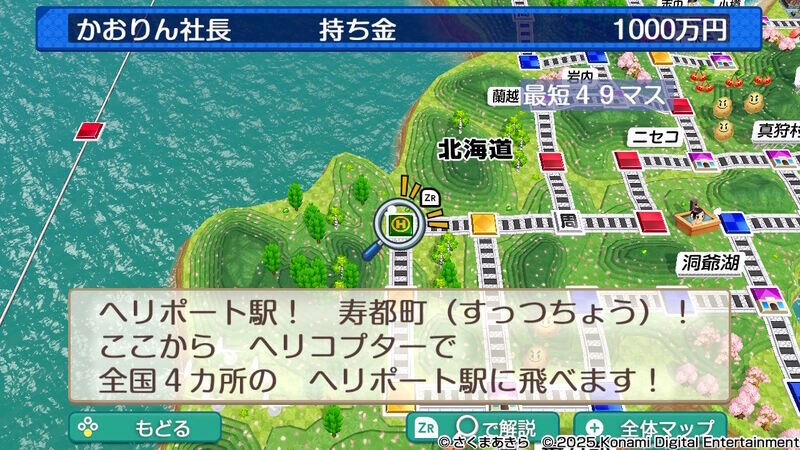Screen dimensions: 800x450
Task: Show the 全体マップ full map
Action: [x=650, y=427]
